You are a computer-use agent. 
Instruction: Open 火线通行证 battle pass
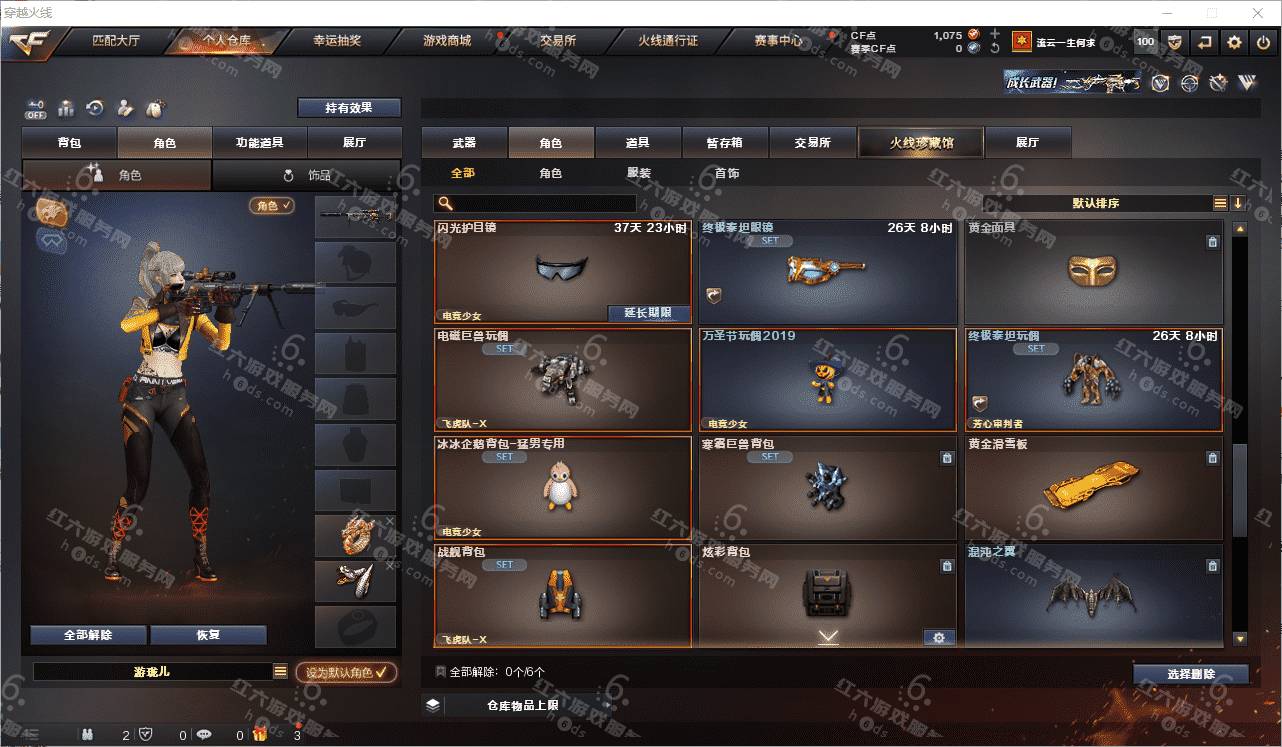tap(667, 41)
